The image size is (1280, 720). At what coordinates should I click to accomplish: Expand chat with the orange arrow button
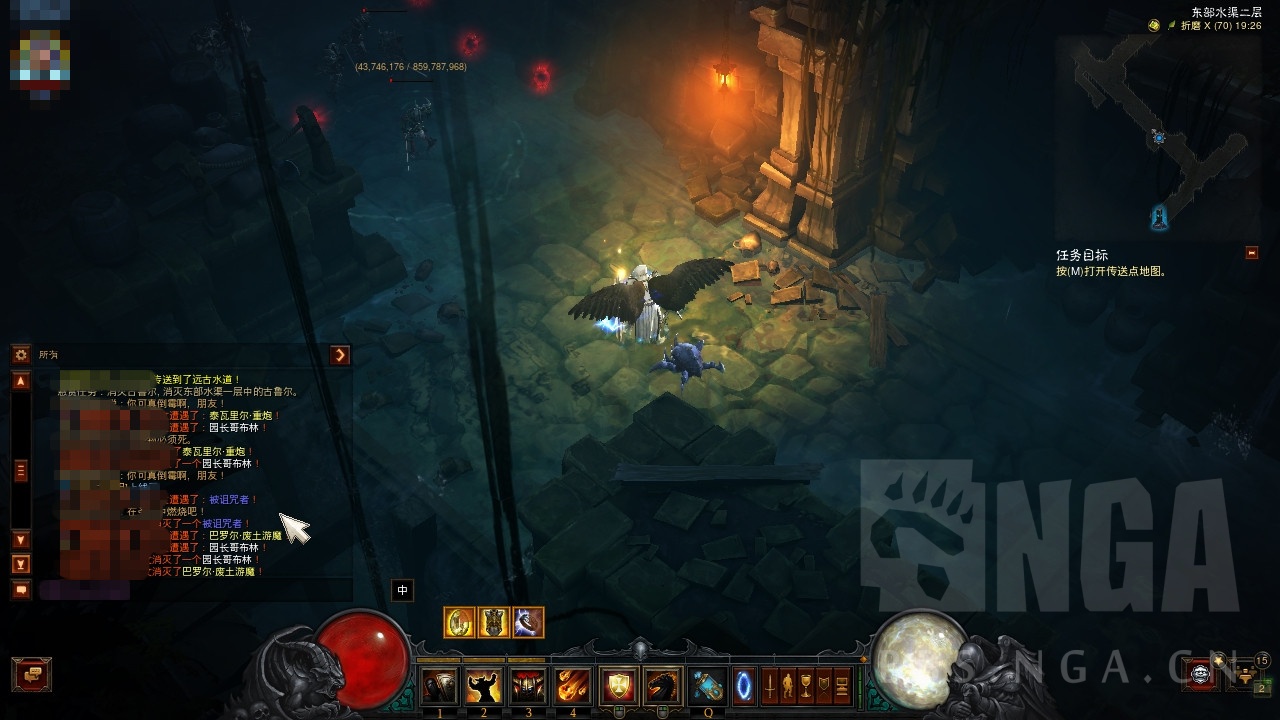point(341,355)
